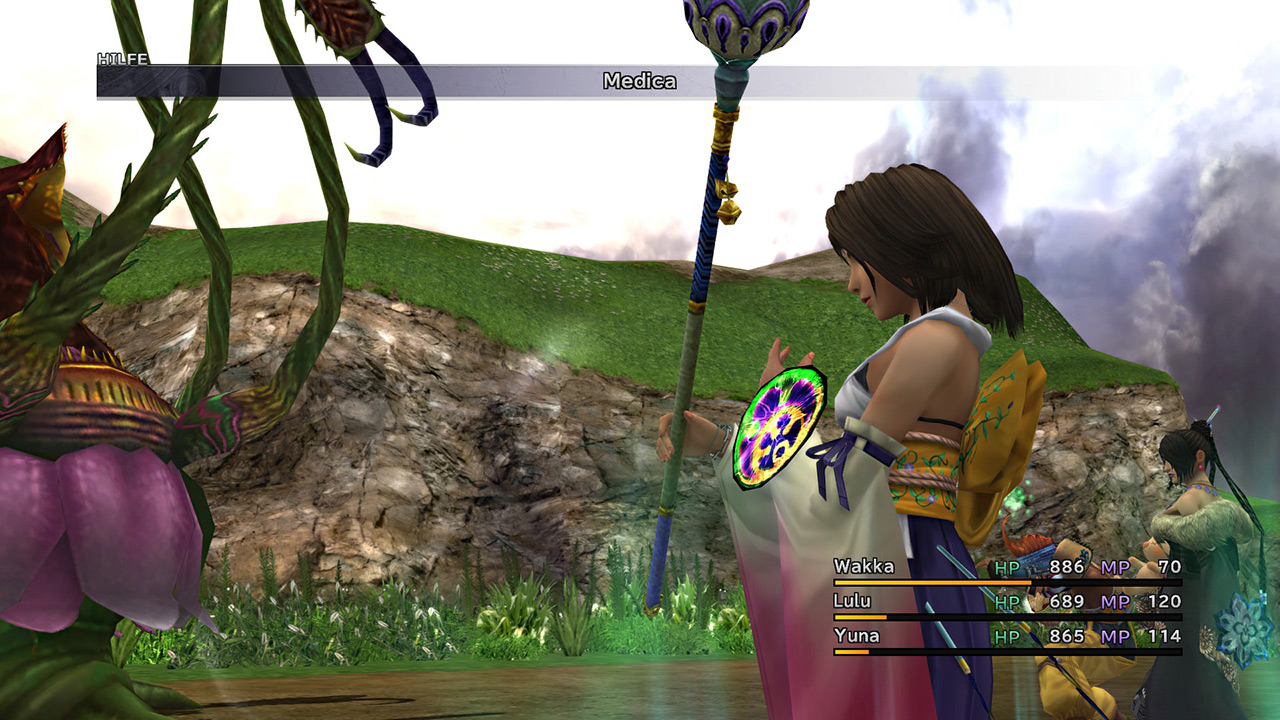Select Wakka in the party list
Screen dimensions: 1280x720
864,567
